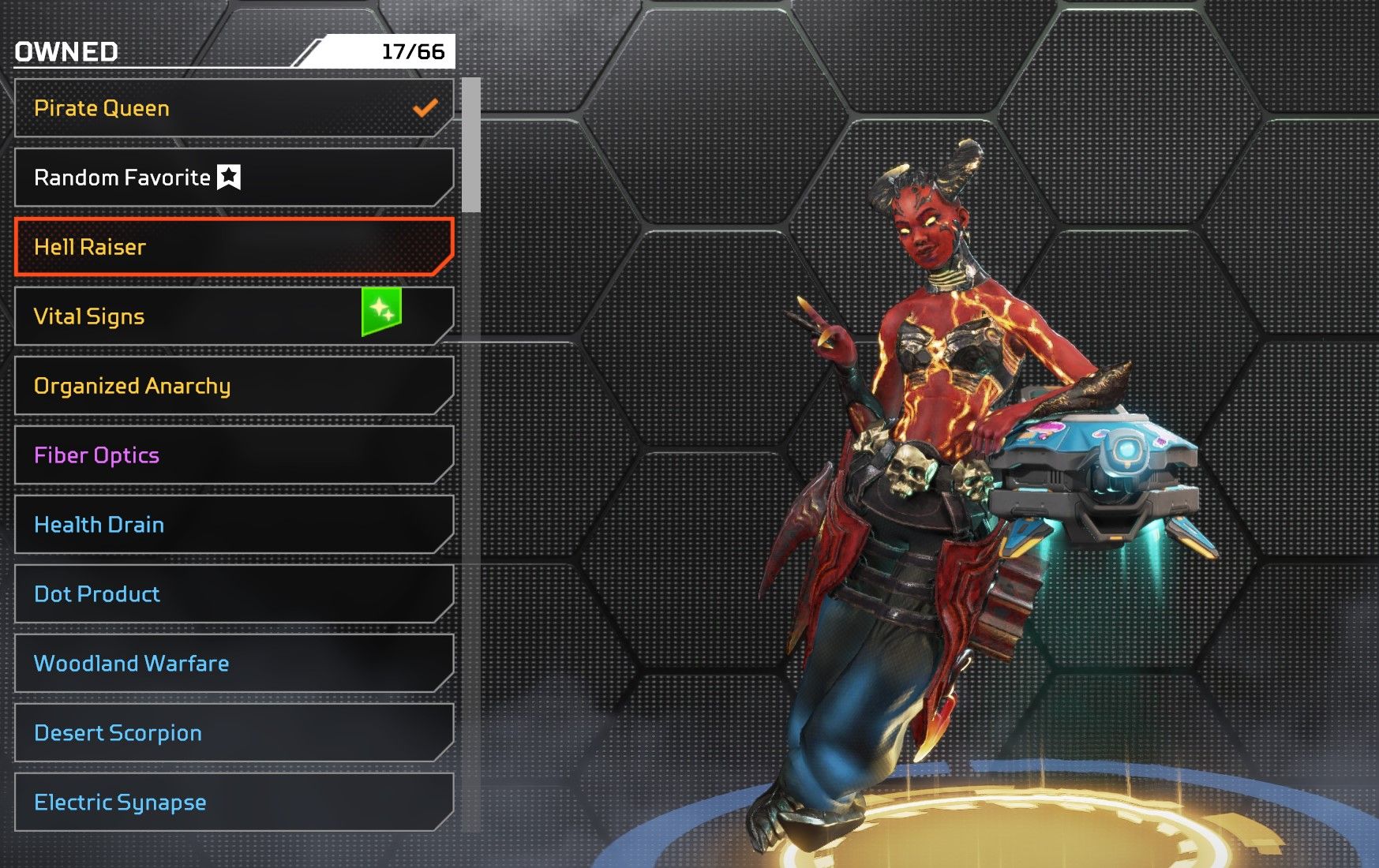Pick the Desert Scorpion skin
The width and height of the screenshot is (1379, 868).
point(234,733)
